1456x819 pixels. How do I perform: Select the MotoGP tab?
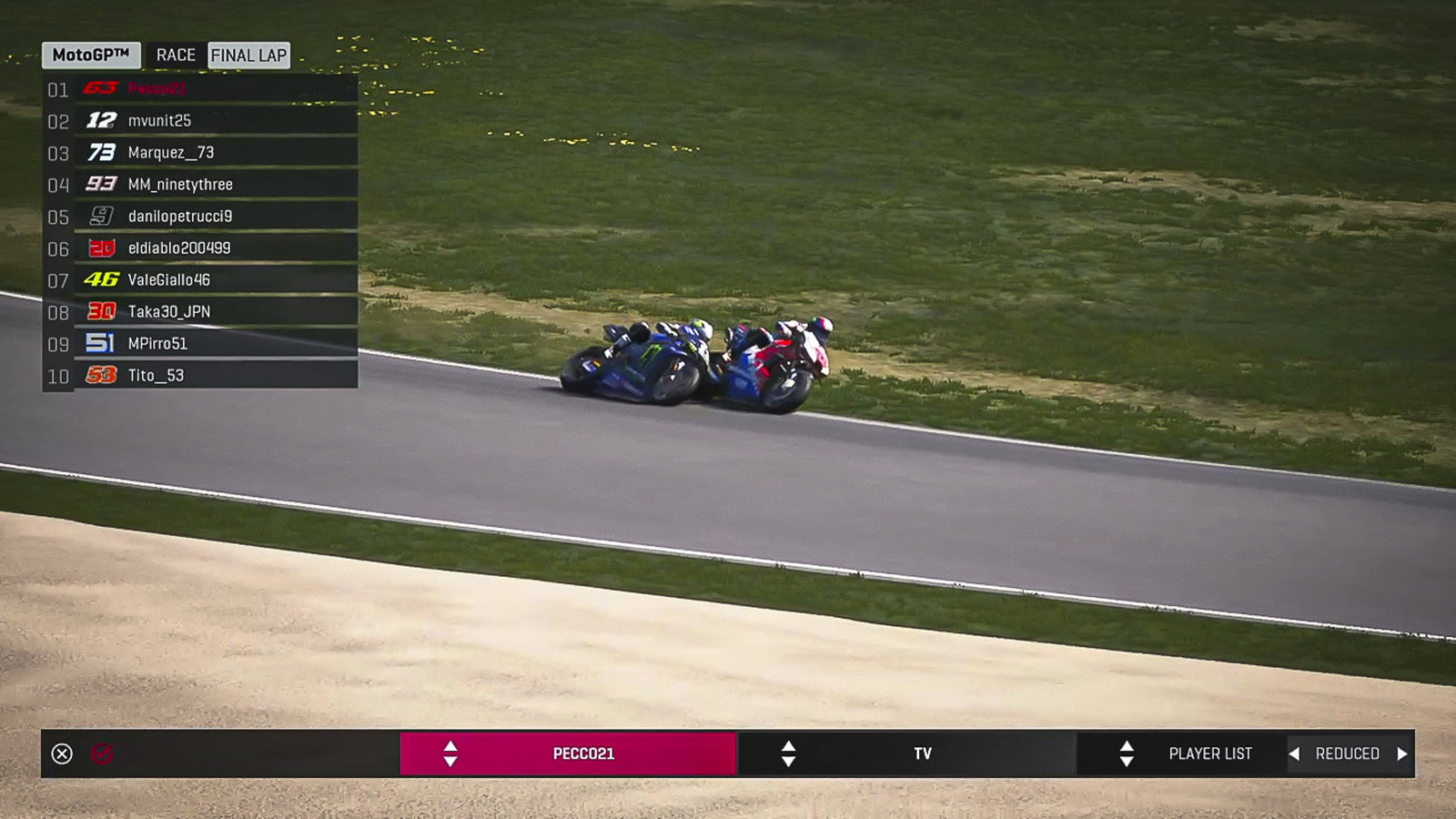[x=89, y=55]
